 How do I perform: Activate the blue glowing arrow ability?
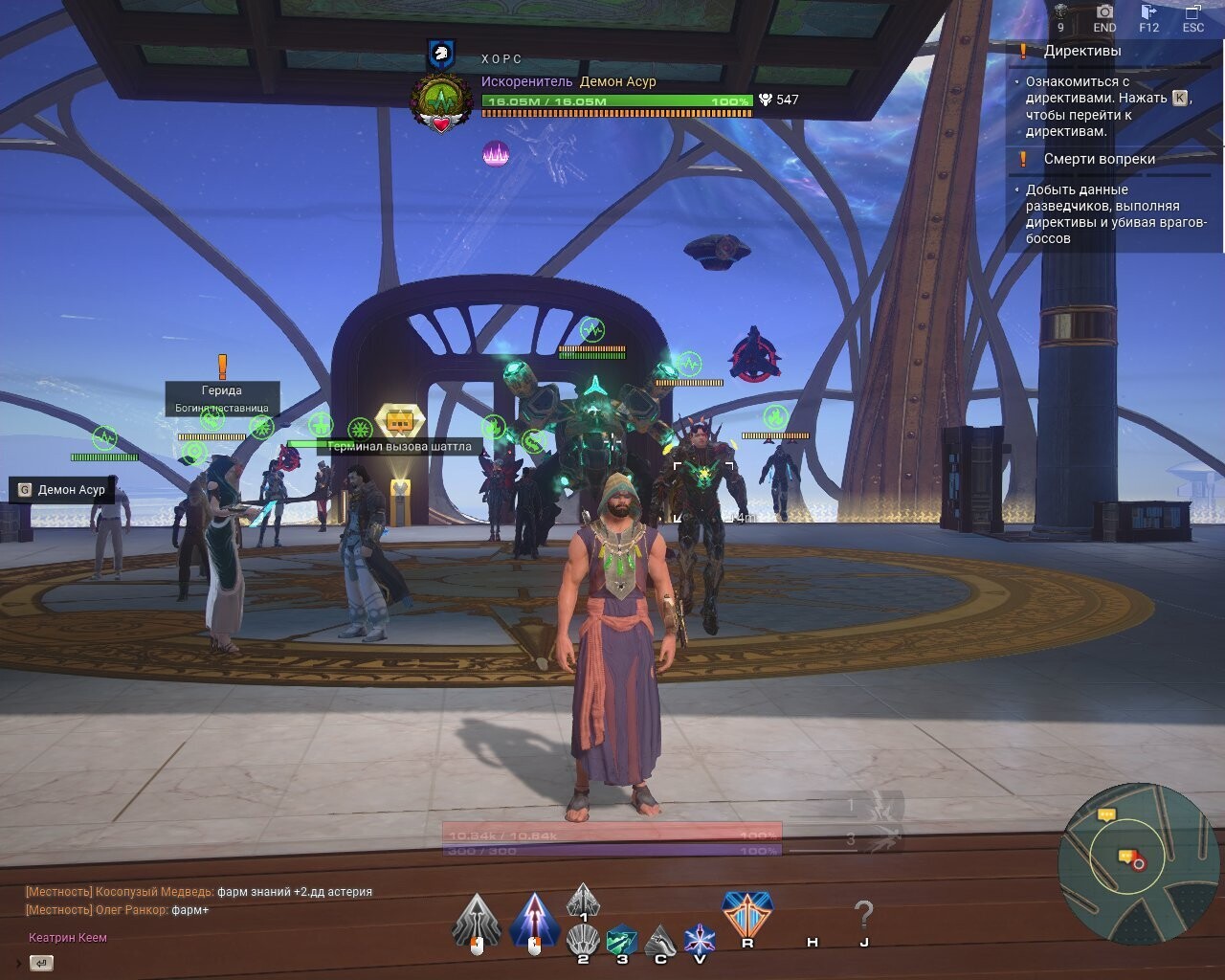(534, 920)
